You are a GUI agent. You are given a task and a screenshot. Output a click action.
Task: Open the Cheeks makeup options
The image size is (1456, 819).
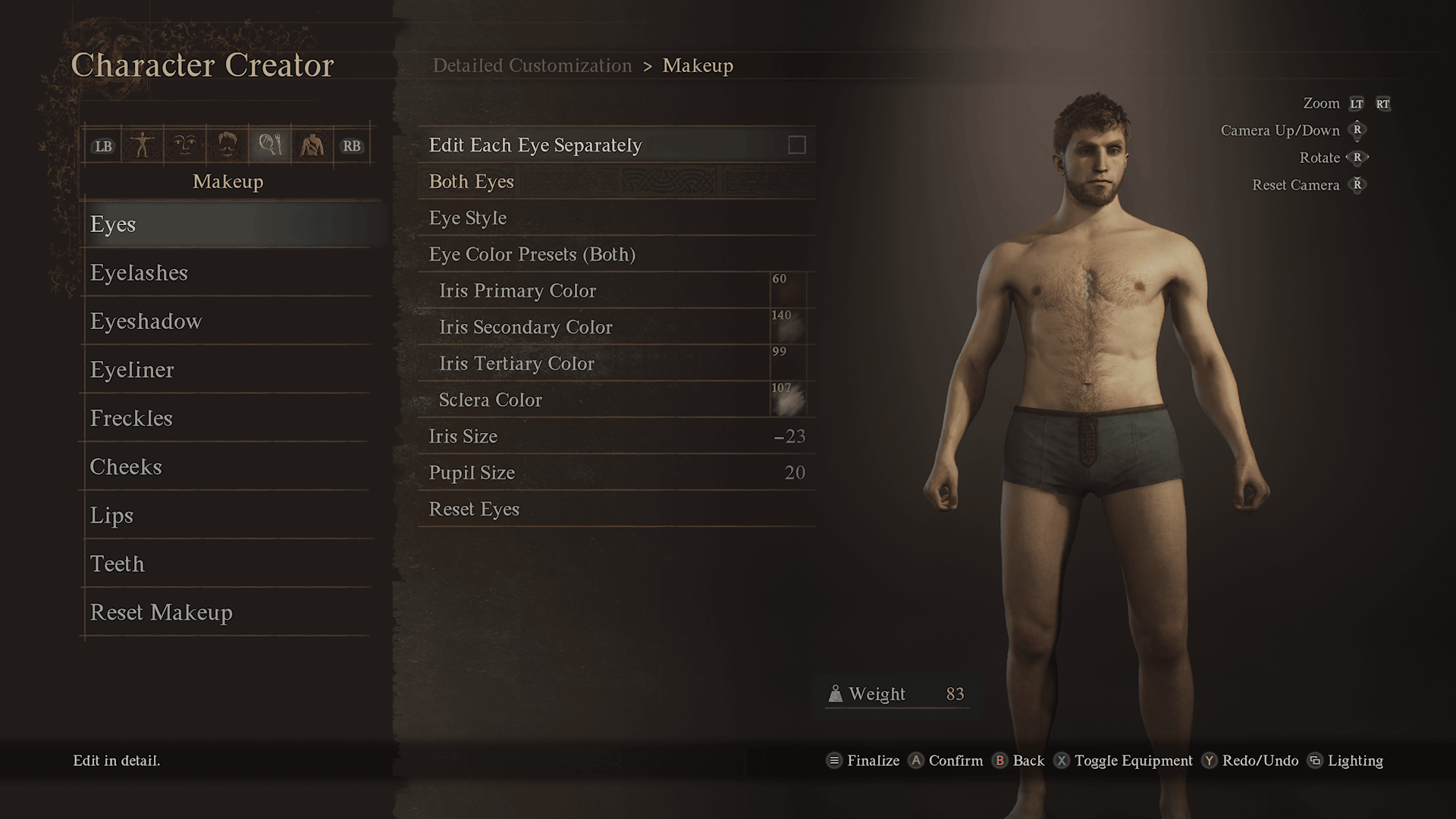point(126,467)
